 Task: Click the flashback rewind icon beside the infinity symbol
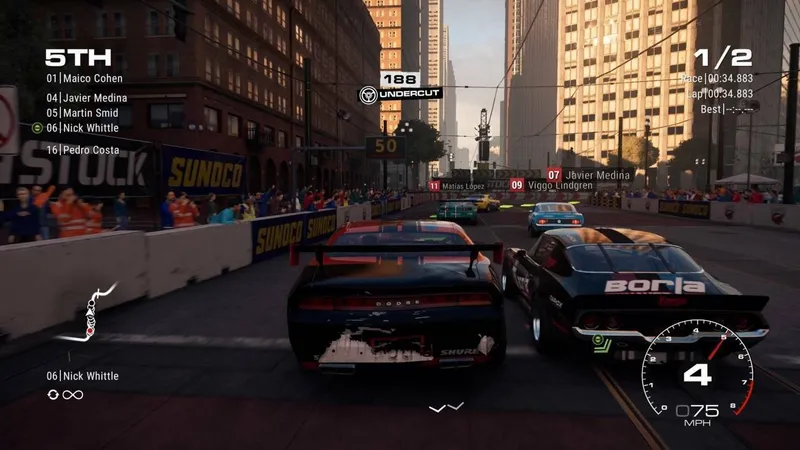(x=53, y=395)
